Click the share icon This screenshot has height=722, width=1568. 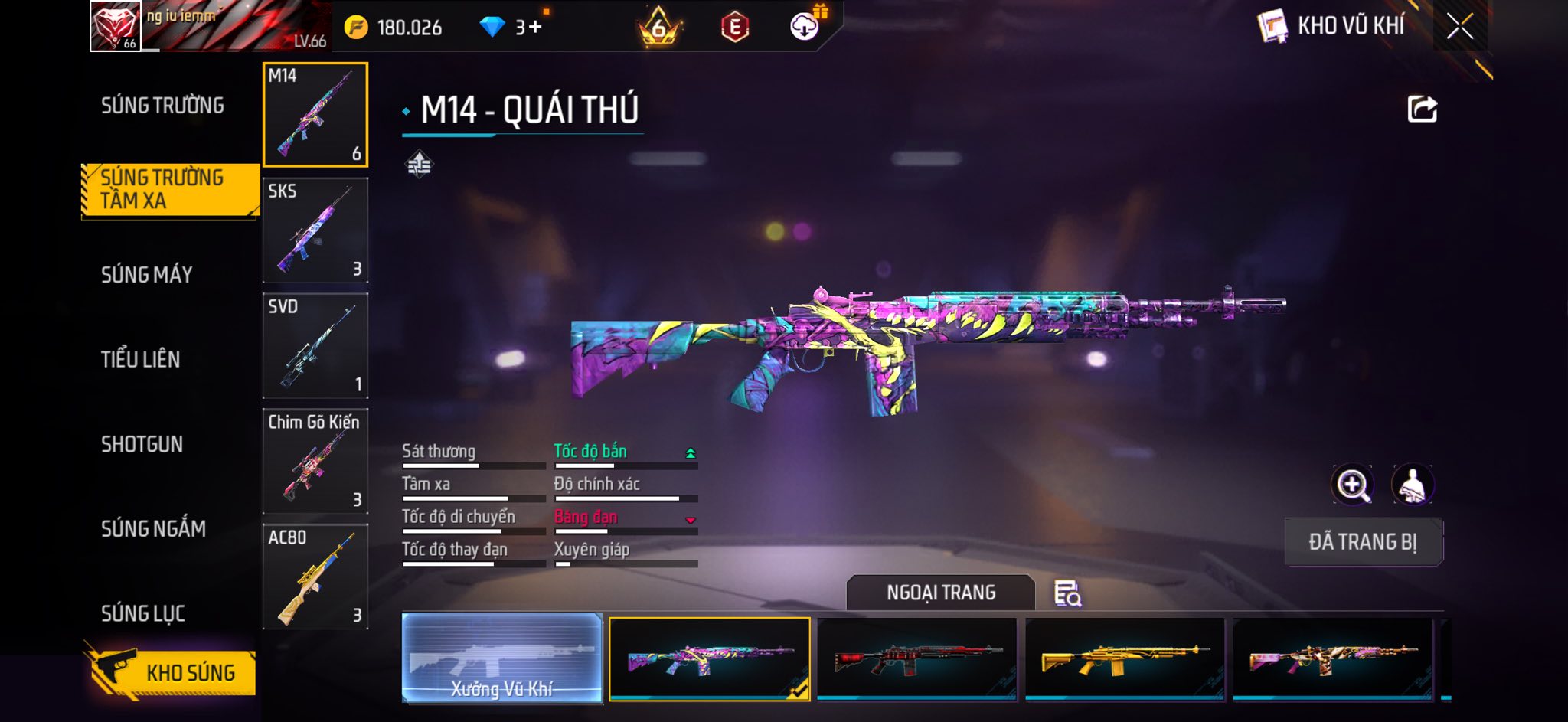tap(1422, 109)
